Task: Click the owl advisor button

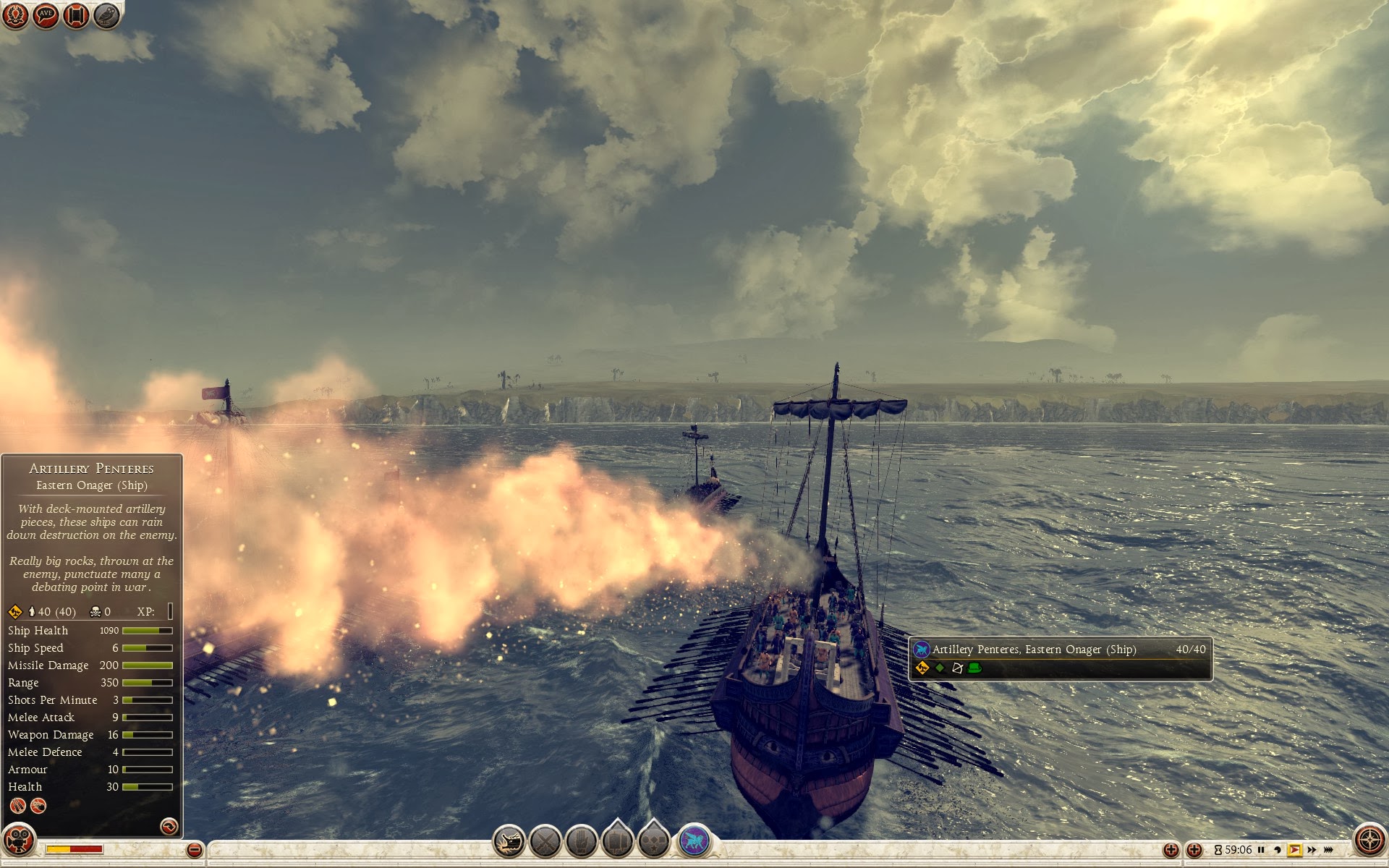Action: coord(107,15)
